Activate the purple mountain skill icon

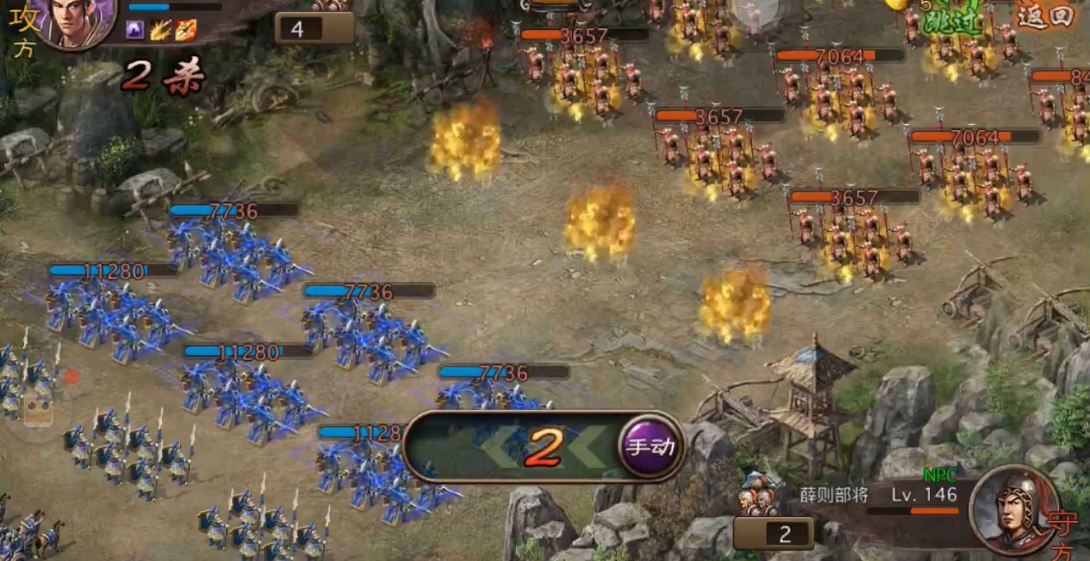coord(134,30)
